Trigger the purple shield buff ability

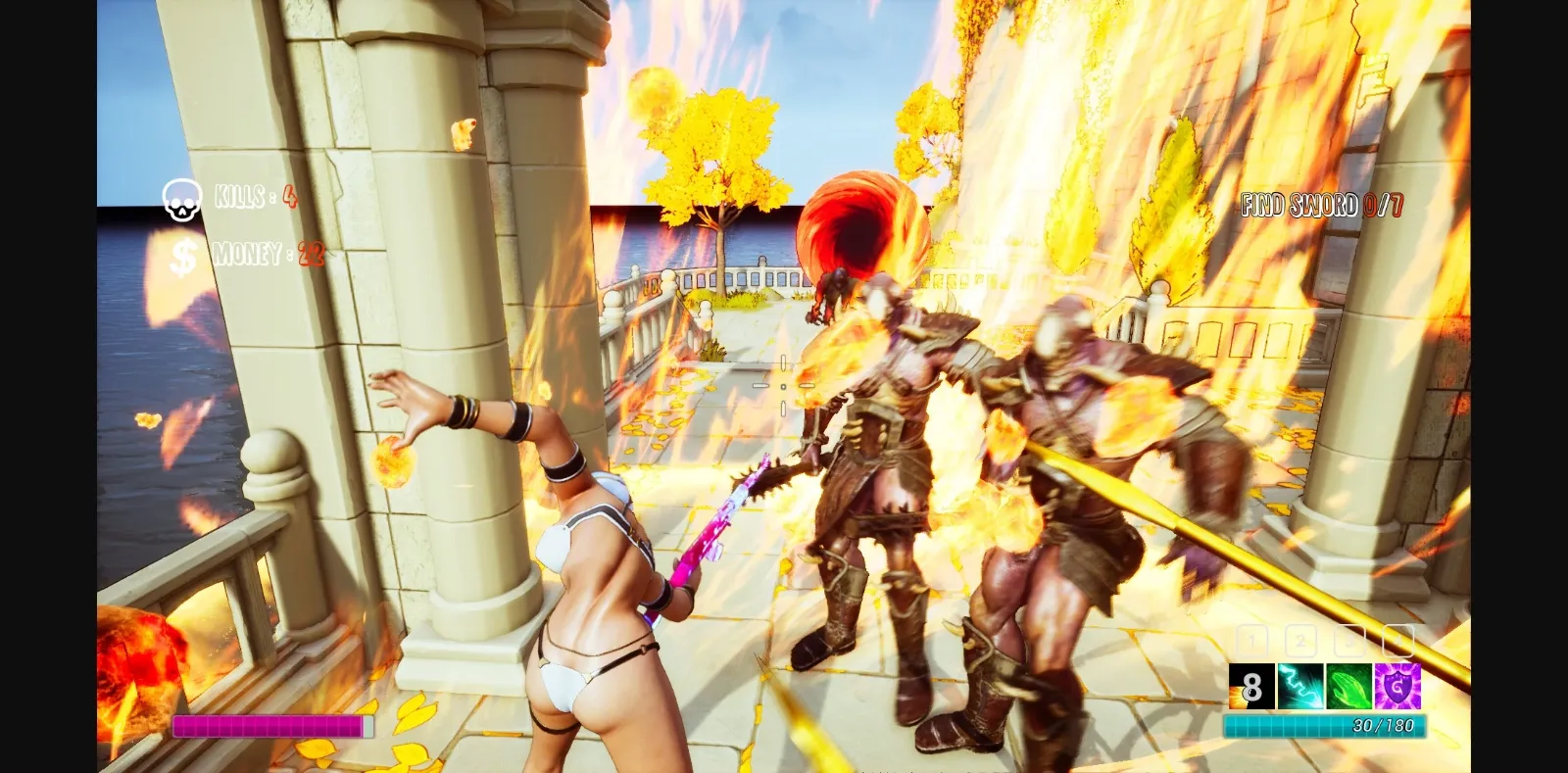1397,686
